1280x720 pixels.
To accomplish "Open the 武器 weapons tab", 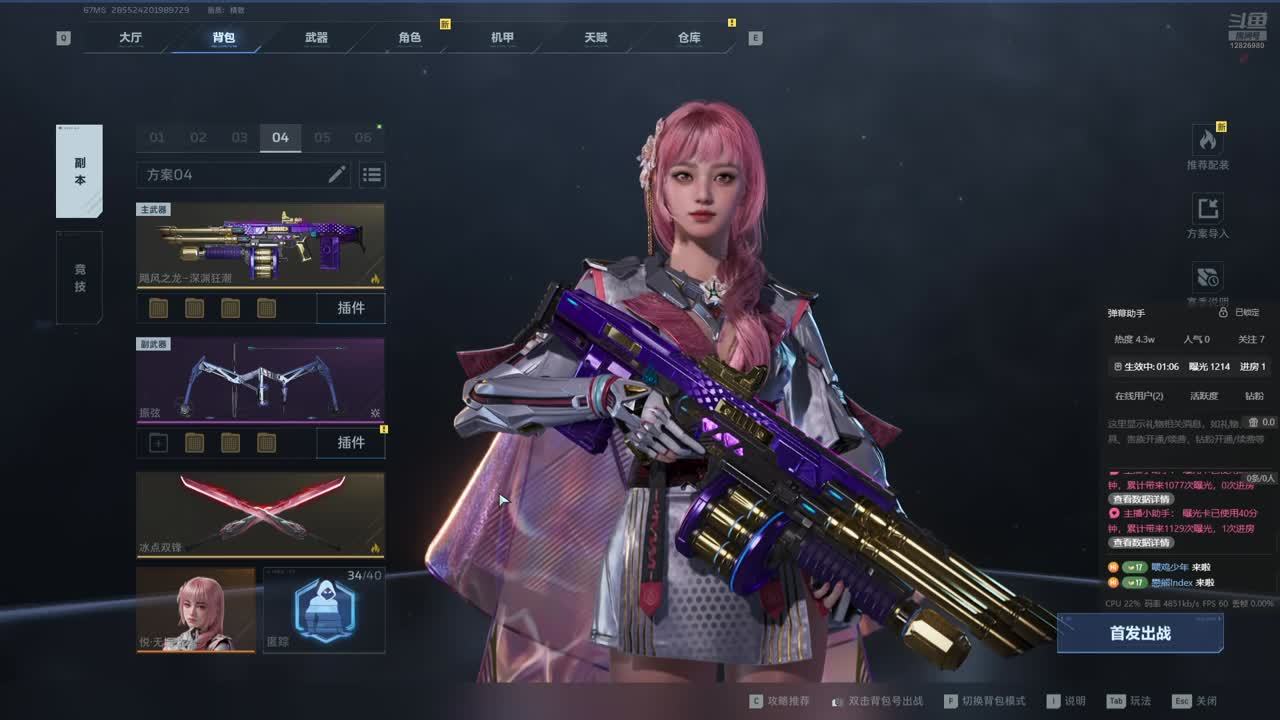I will (316, 38).
